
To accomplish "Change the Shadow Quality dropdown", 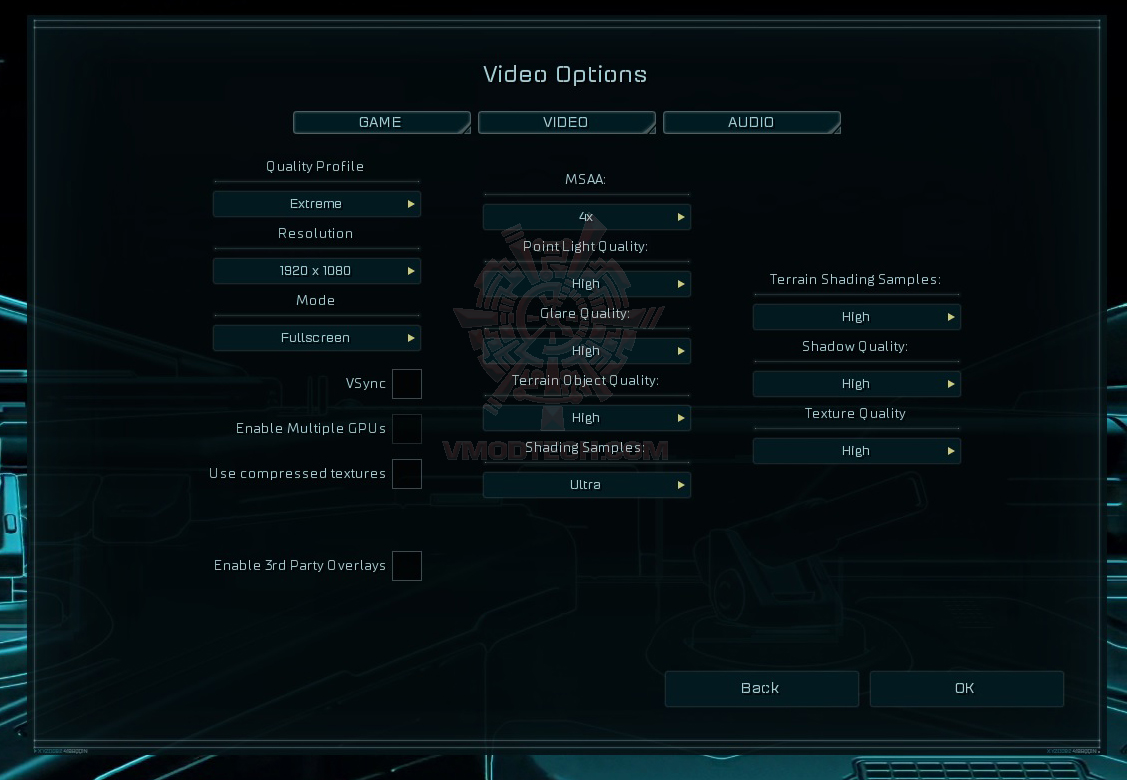I will [856, 384].
